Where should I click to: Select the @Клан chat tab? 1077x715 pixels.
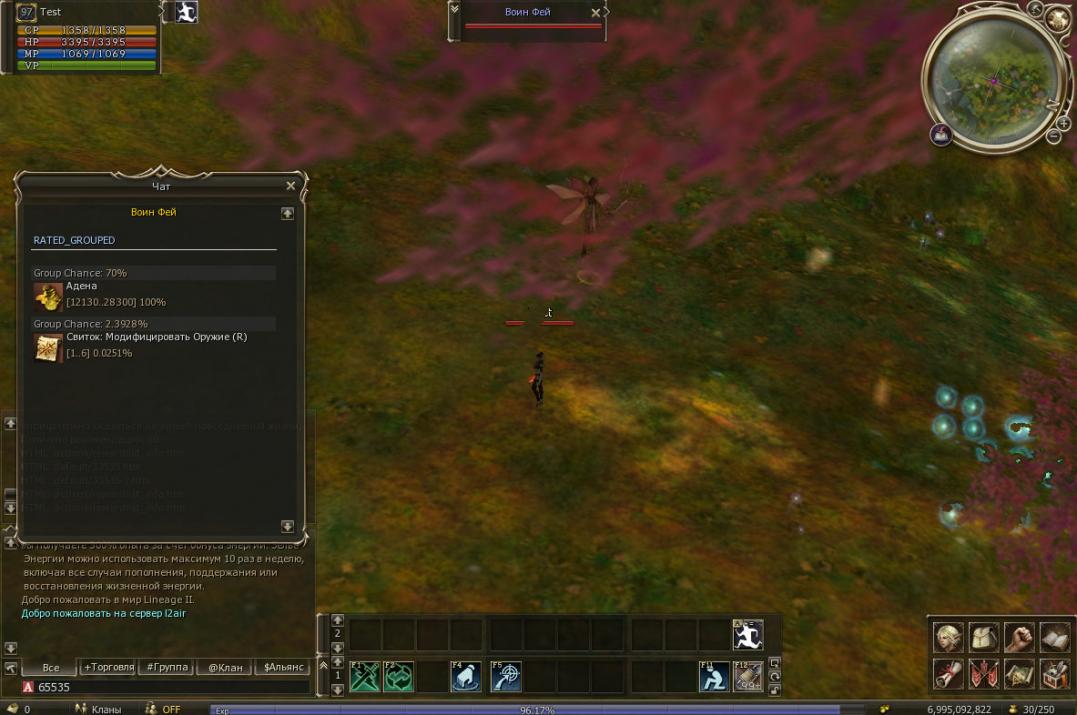(224, 667)
